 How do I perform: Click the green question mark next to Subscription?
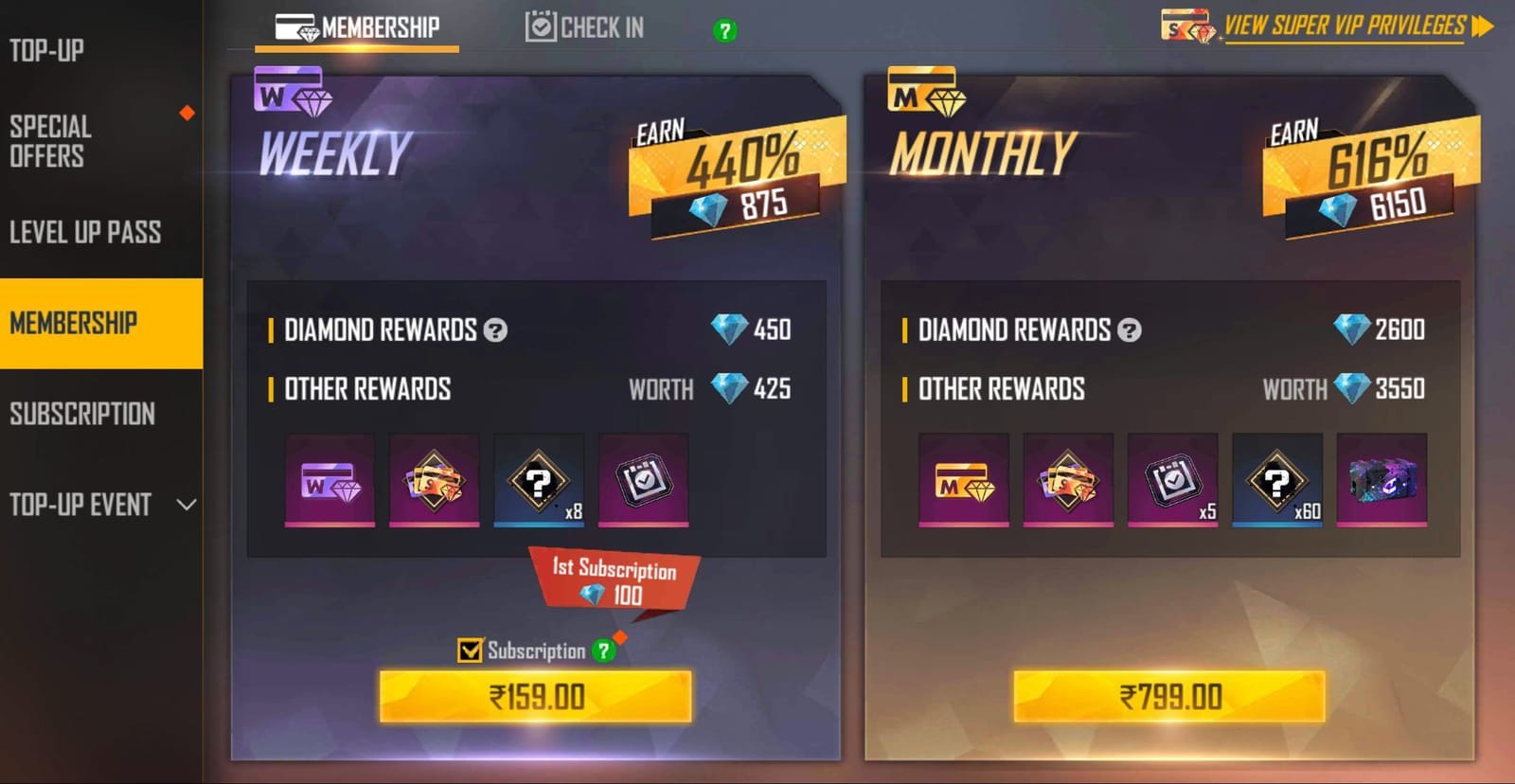click(x=603, y=650)
